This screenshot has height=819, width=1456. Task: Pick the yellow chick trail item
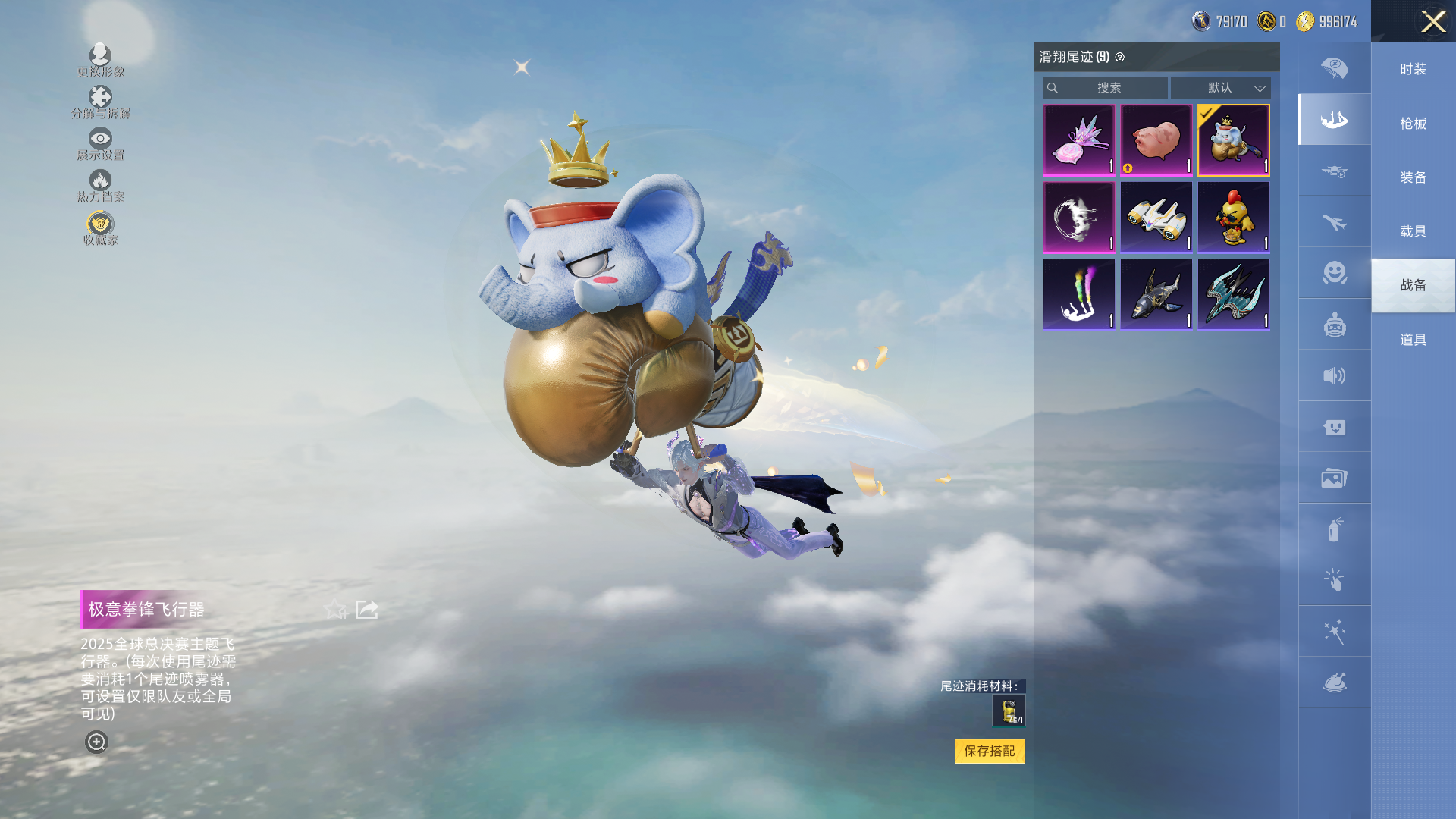pos(1233,218)
